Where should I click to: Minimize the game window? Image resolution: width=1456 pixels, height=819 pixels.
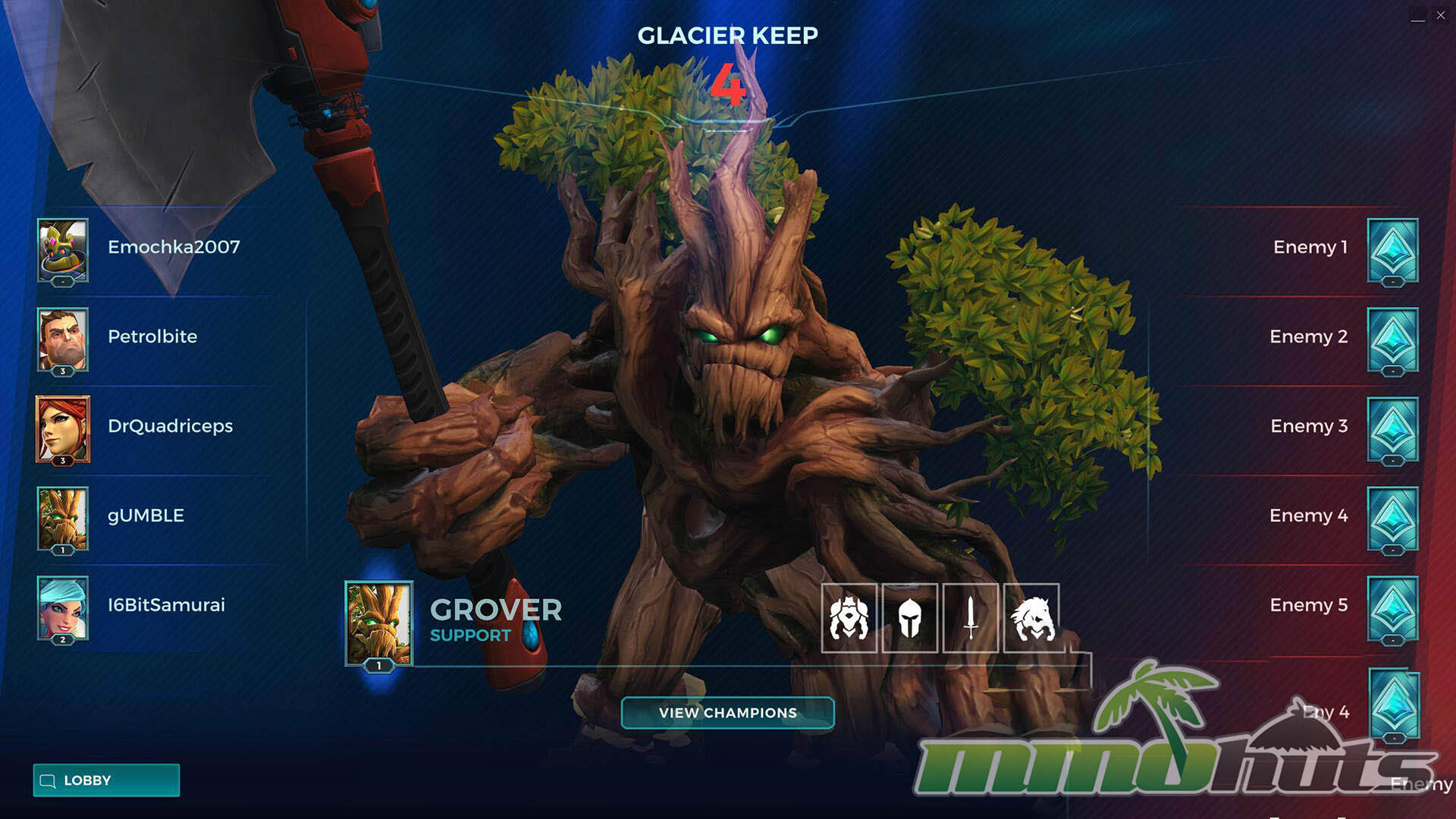pyautogui.click(x=1417, y=16)
